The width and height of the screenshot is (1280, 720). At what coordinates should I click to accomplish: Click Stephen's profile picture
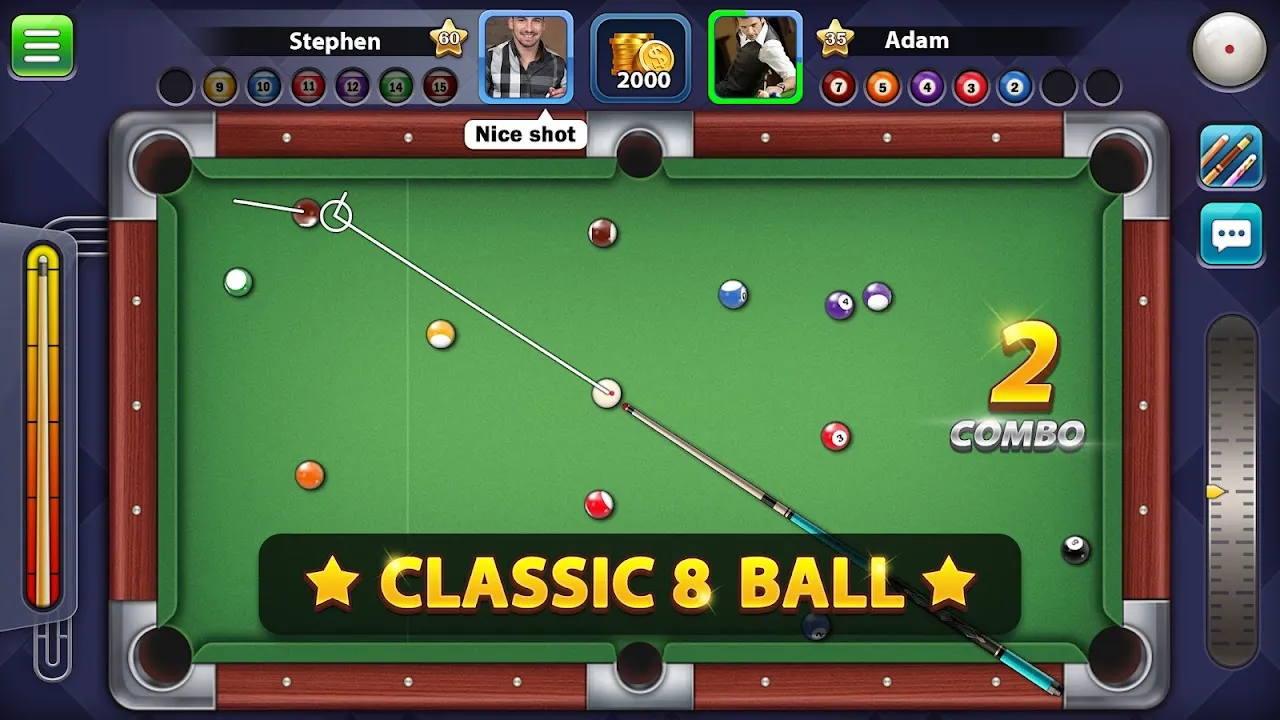[525, 56]
